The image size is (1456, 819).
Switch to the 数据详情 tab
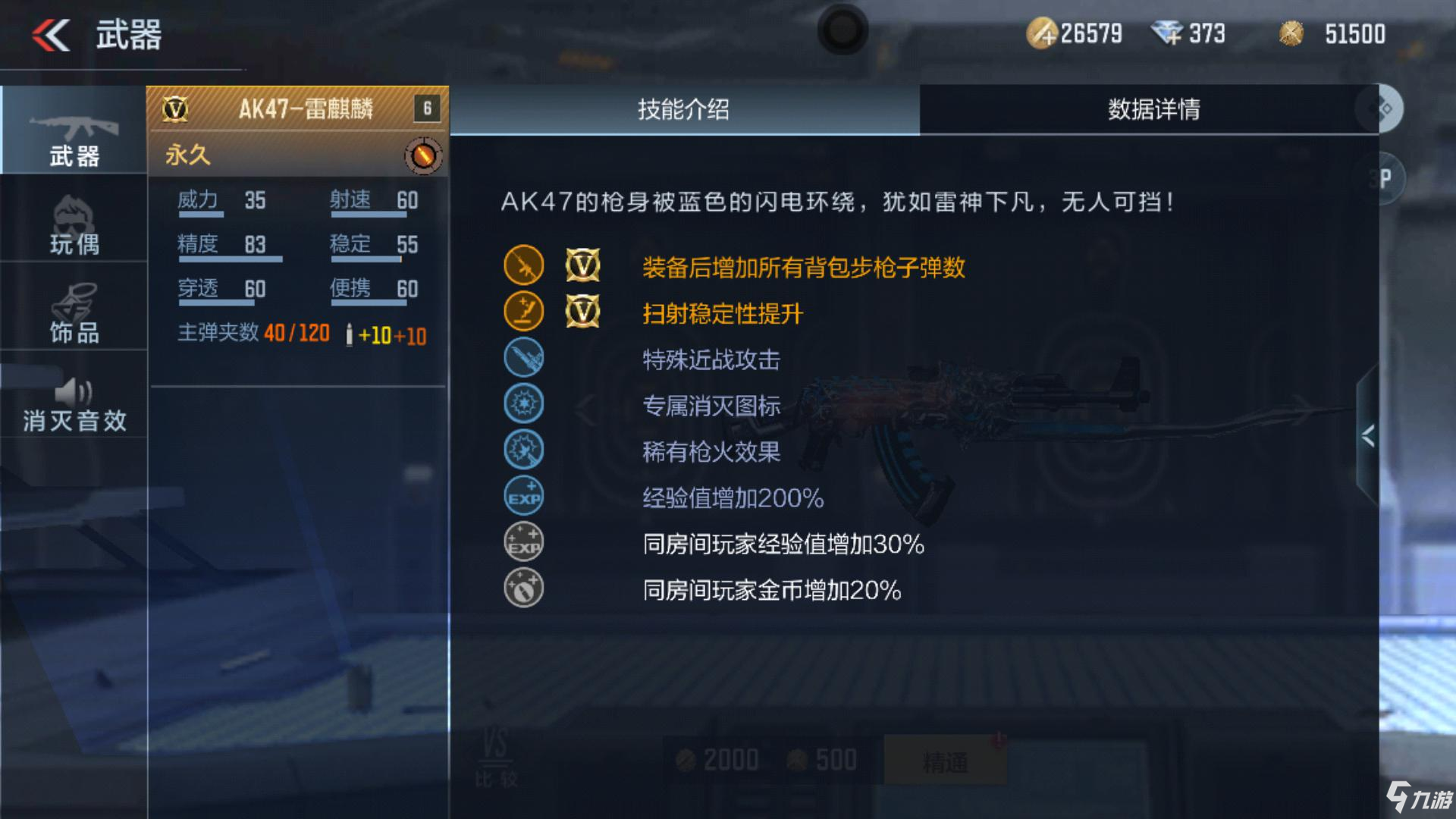coord(1153,108)
